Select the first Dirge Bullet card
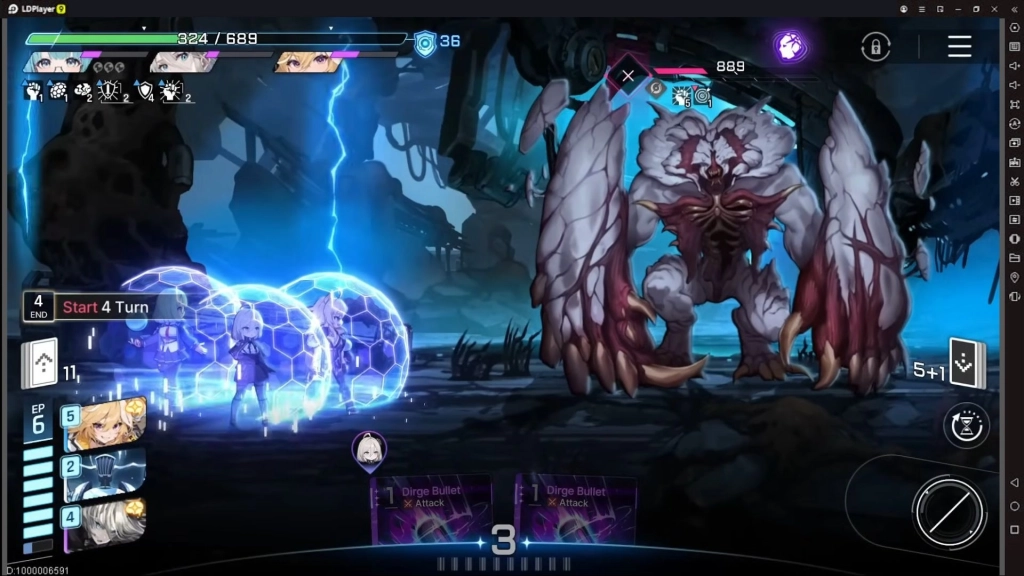This screenshot has height=576, width=1024. [432, 510]
